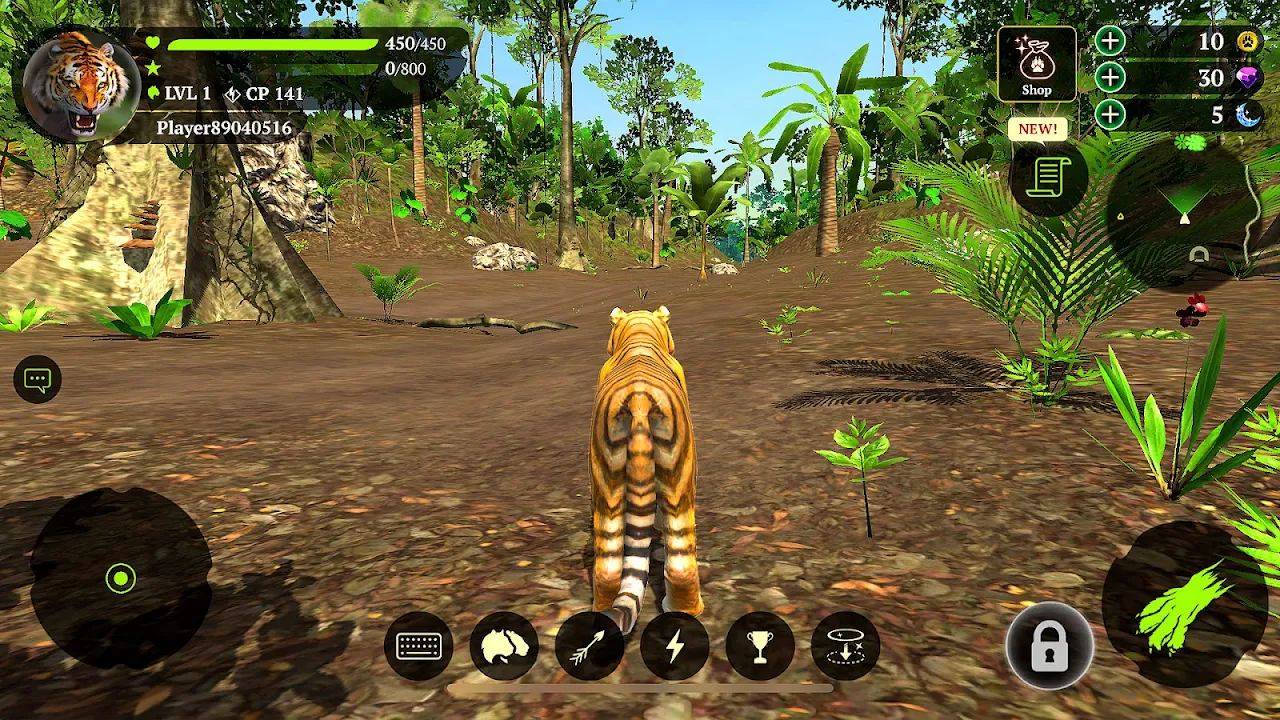Open the trophy achievements button

point(760,646)
